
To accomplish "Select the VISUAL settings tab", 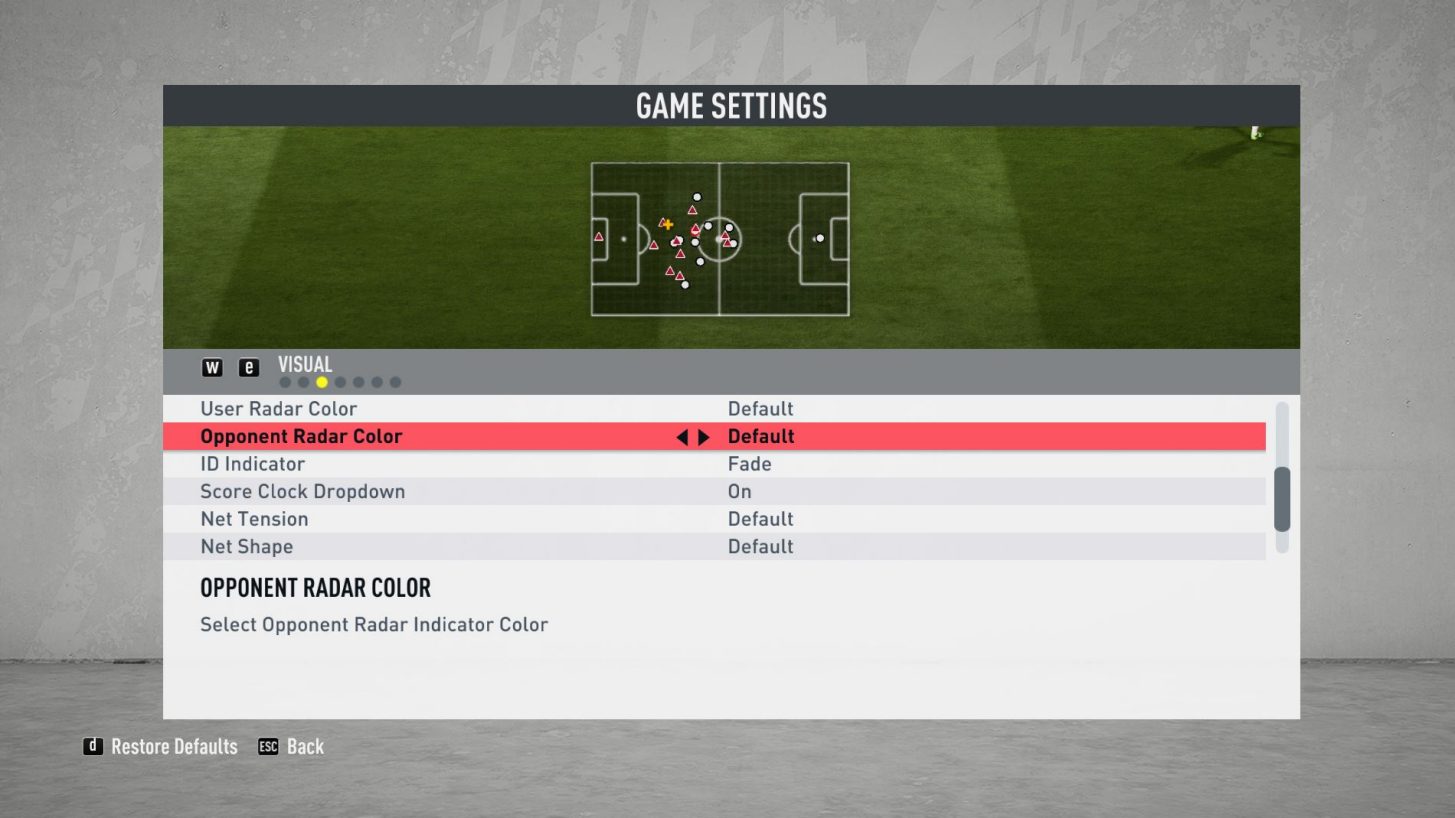I will (305, 364).
